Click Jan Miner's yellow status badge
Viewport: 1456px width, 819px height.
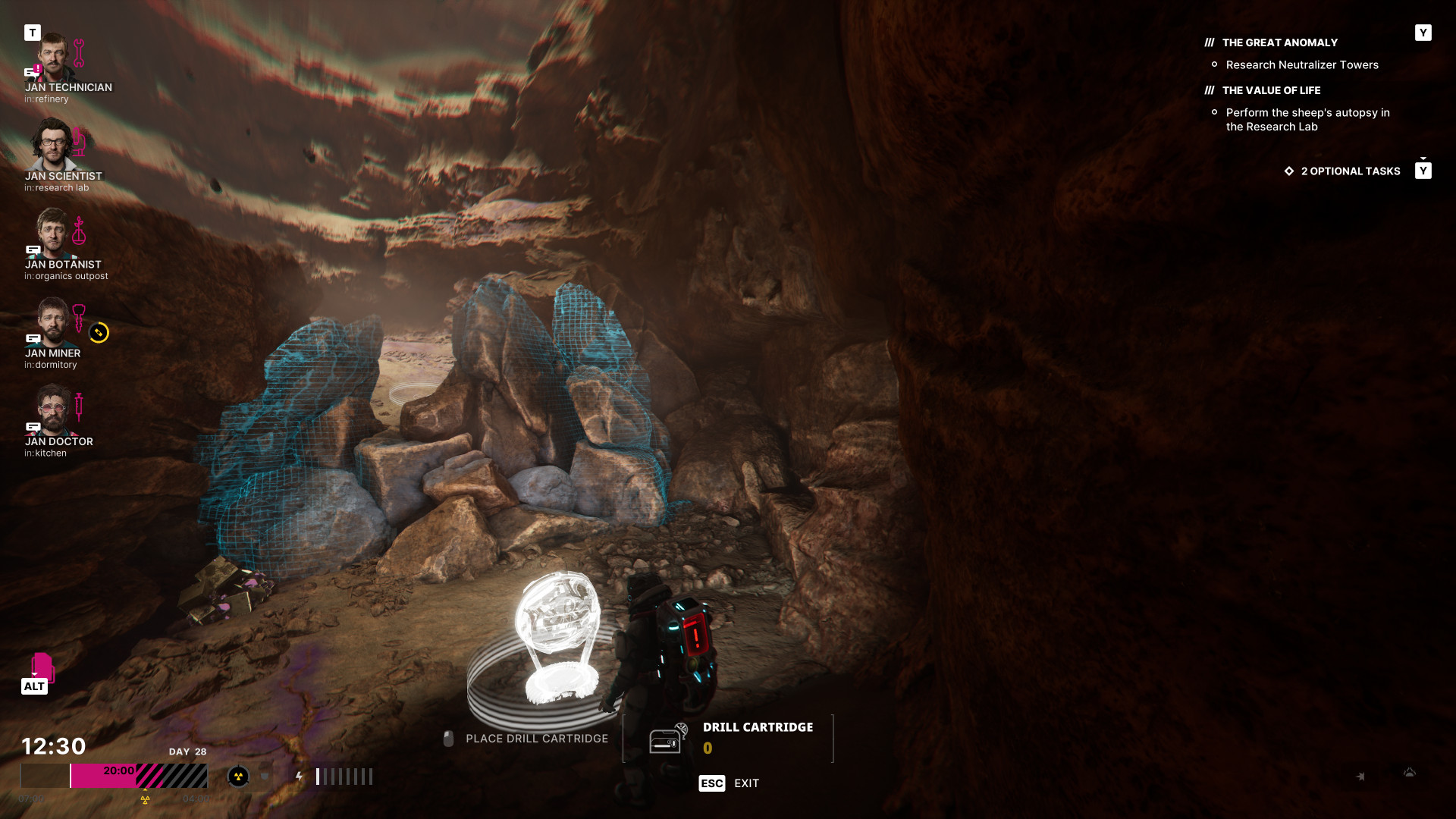point(99,333)
